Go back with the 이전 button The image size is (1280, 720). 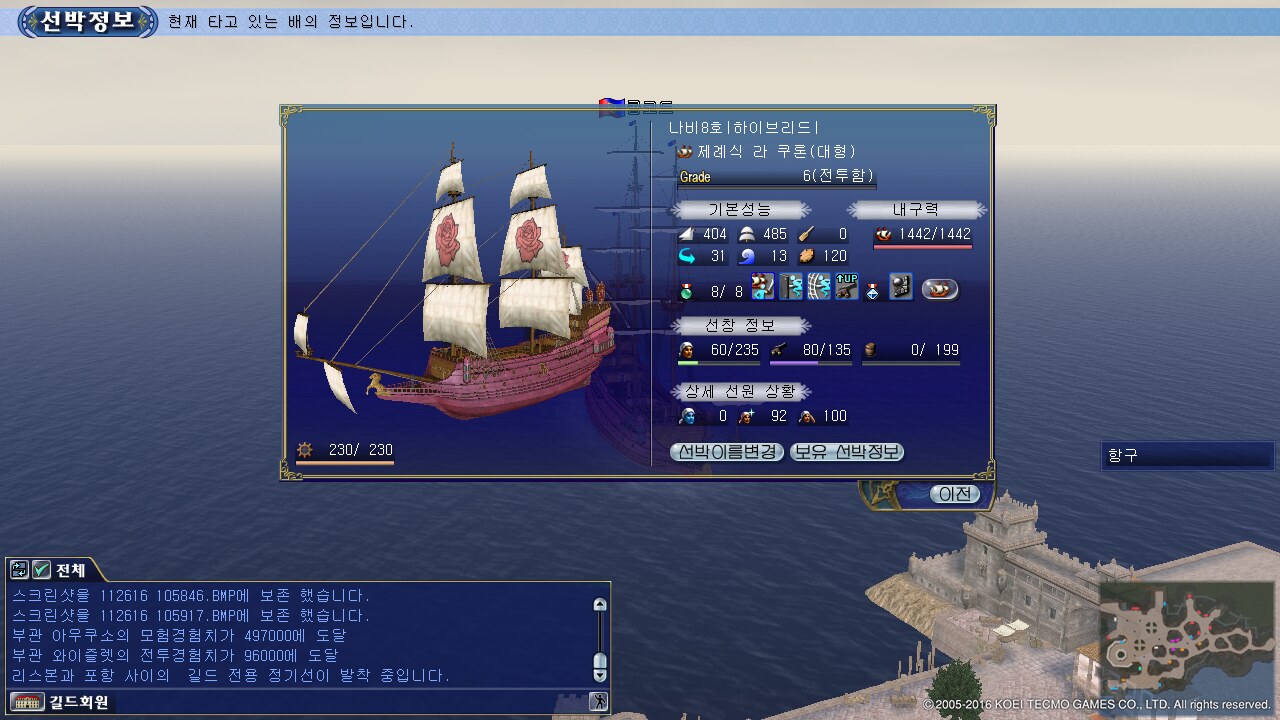(x=954, y=494)
